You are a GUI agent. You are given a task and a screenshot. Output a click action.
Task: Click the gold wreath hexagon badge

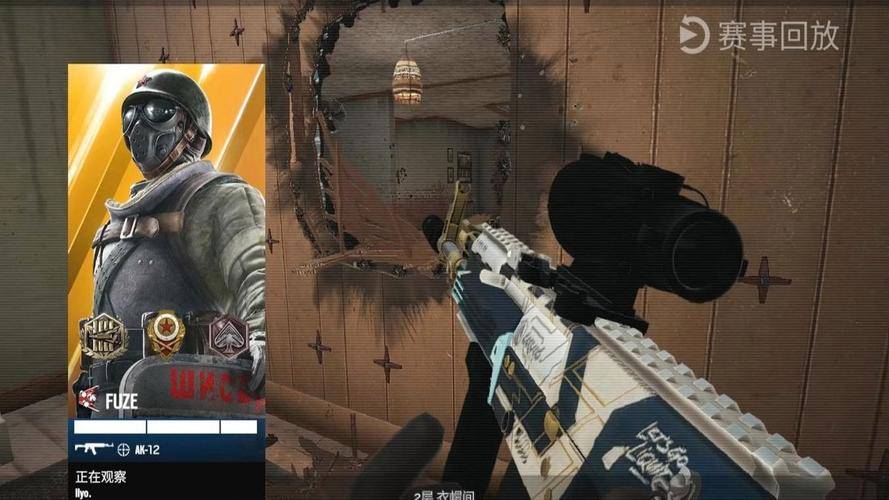(104, 336)
